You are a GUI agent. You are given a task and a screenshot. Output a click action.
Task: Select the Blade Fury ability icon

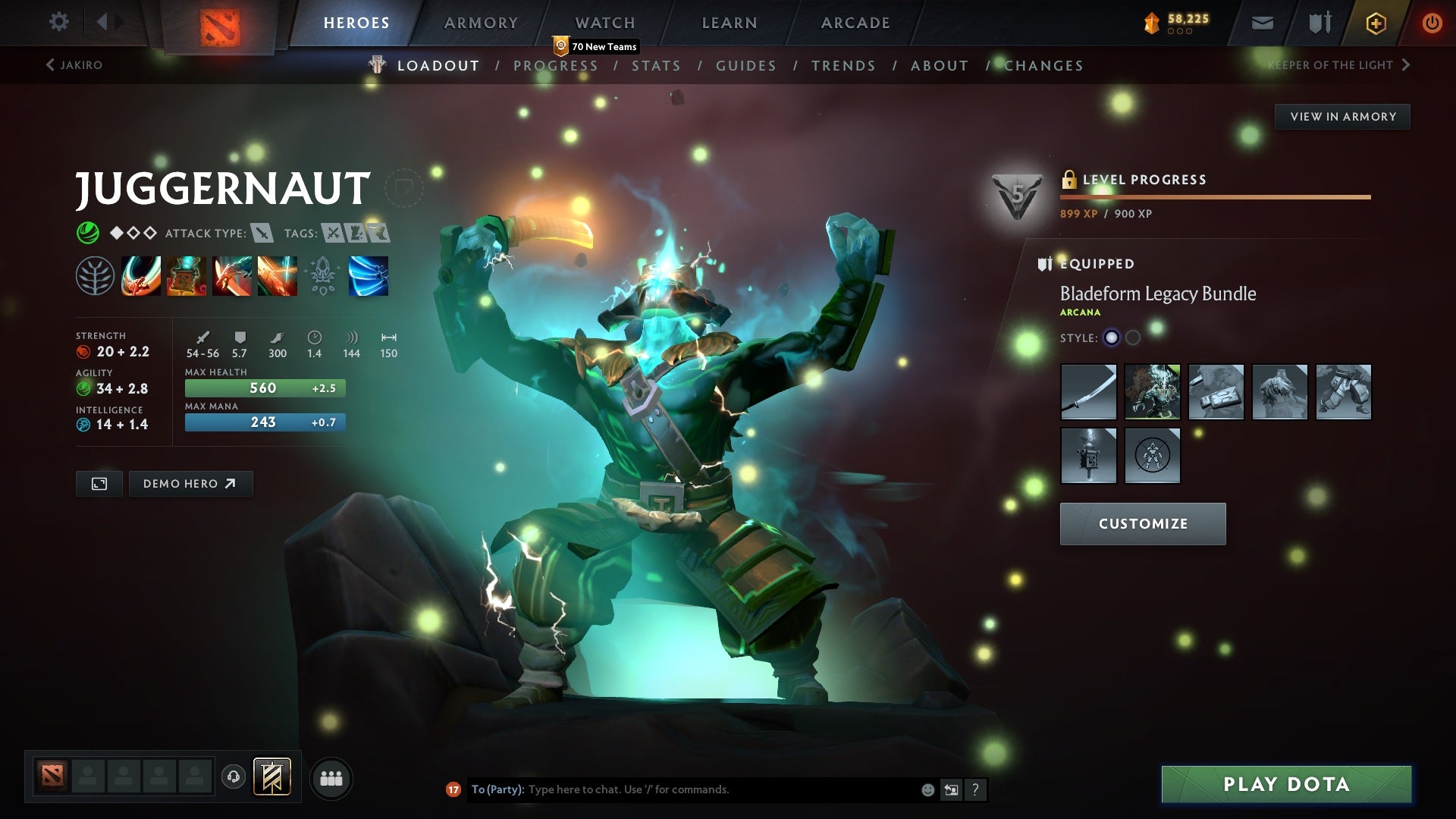coord(140,277)
